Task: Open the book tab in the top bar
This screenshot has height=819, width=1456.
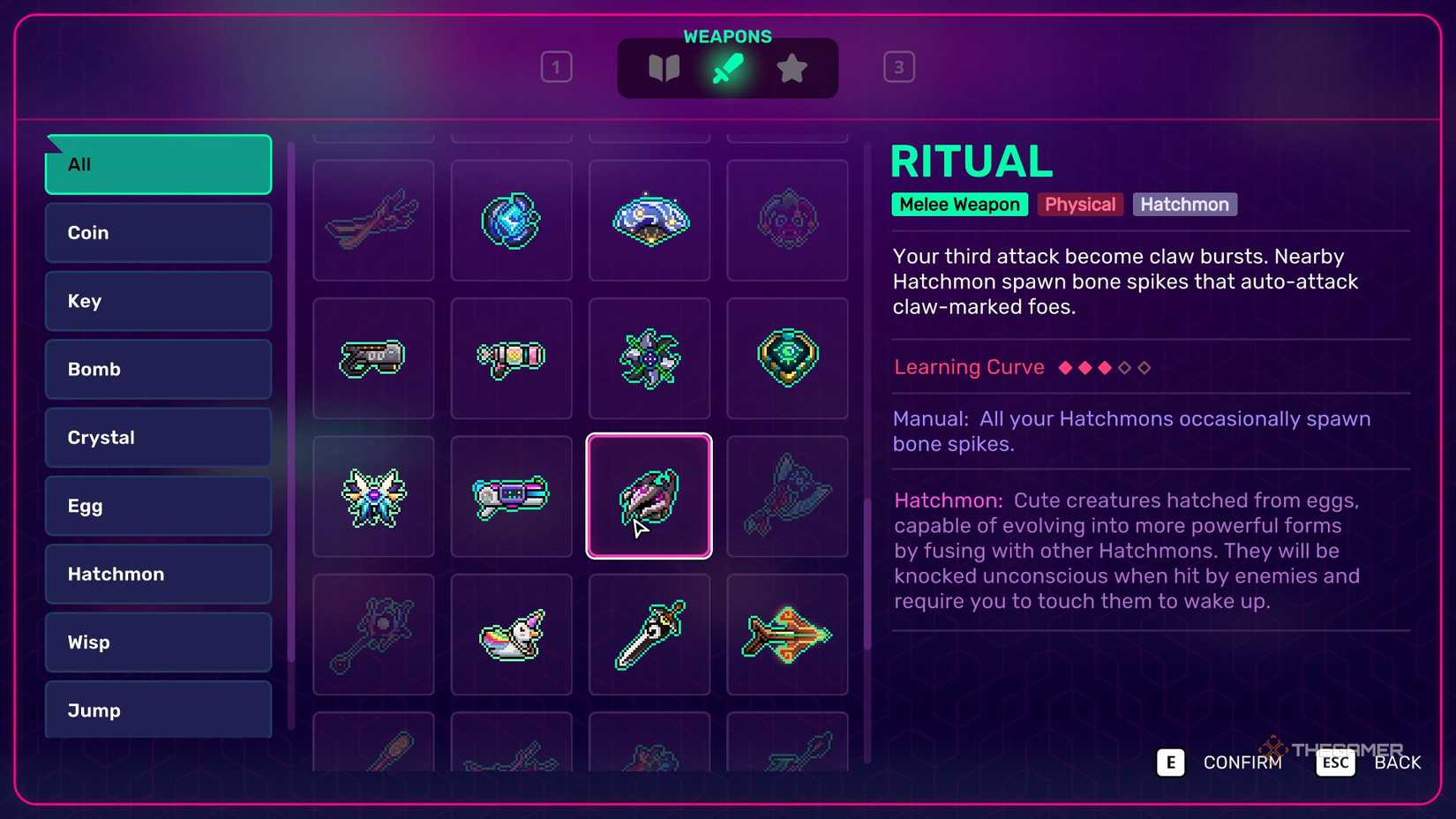Action: [664, 66]
